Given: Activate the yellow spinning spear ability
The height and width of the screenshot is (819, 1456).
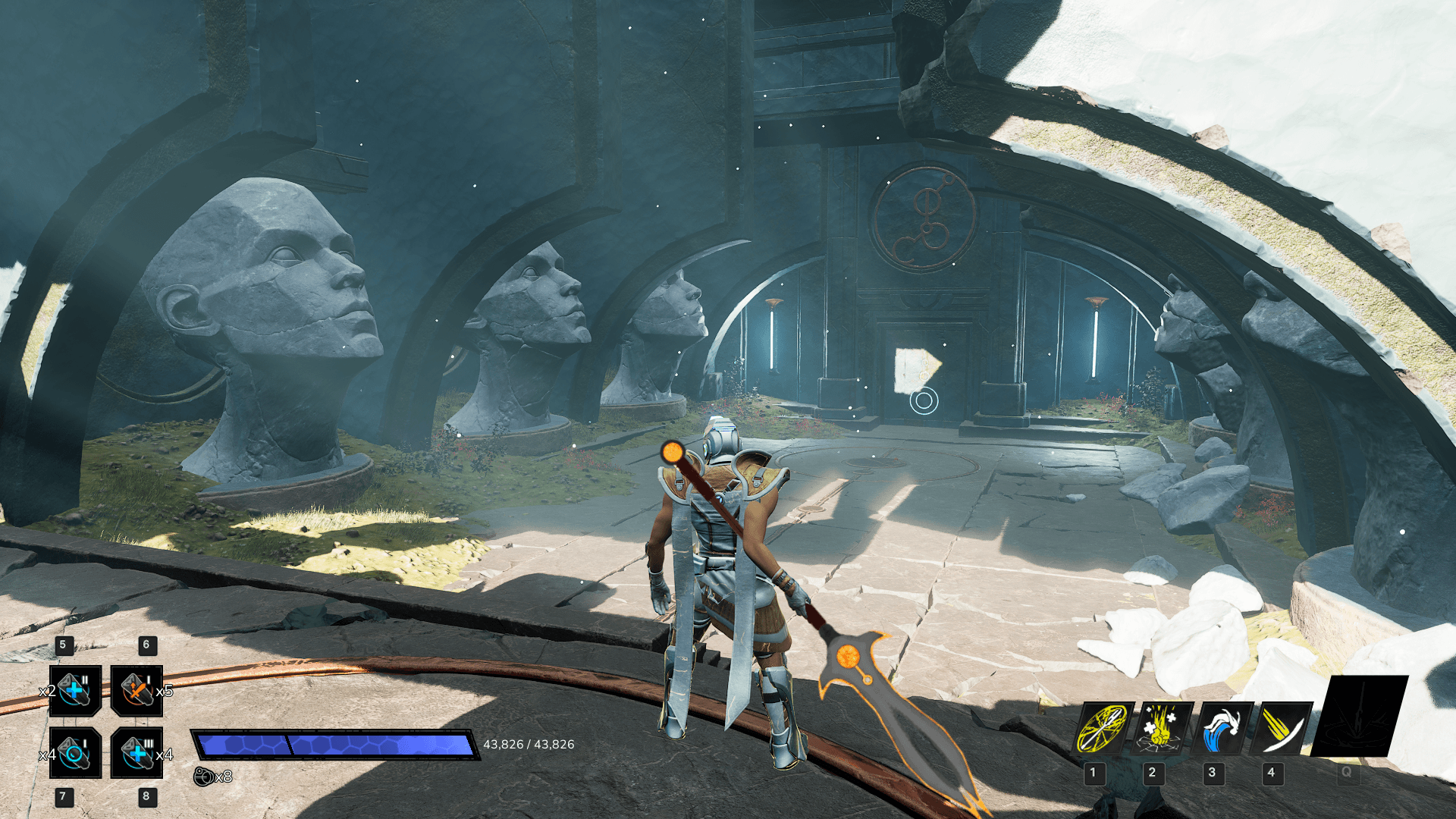Looking at the screenshot, I should (x=1104, y=728).
